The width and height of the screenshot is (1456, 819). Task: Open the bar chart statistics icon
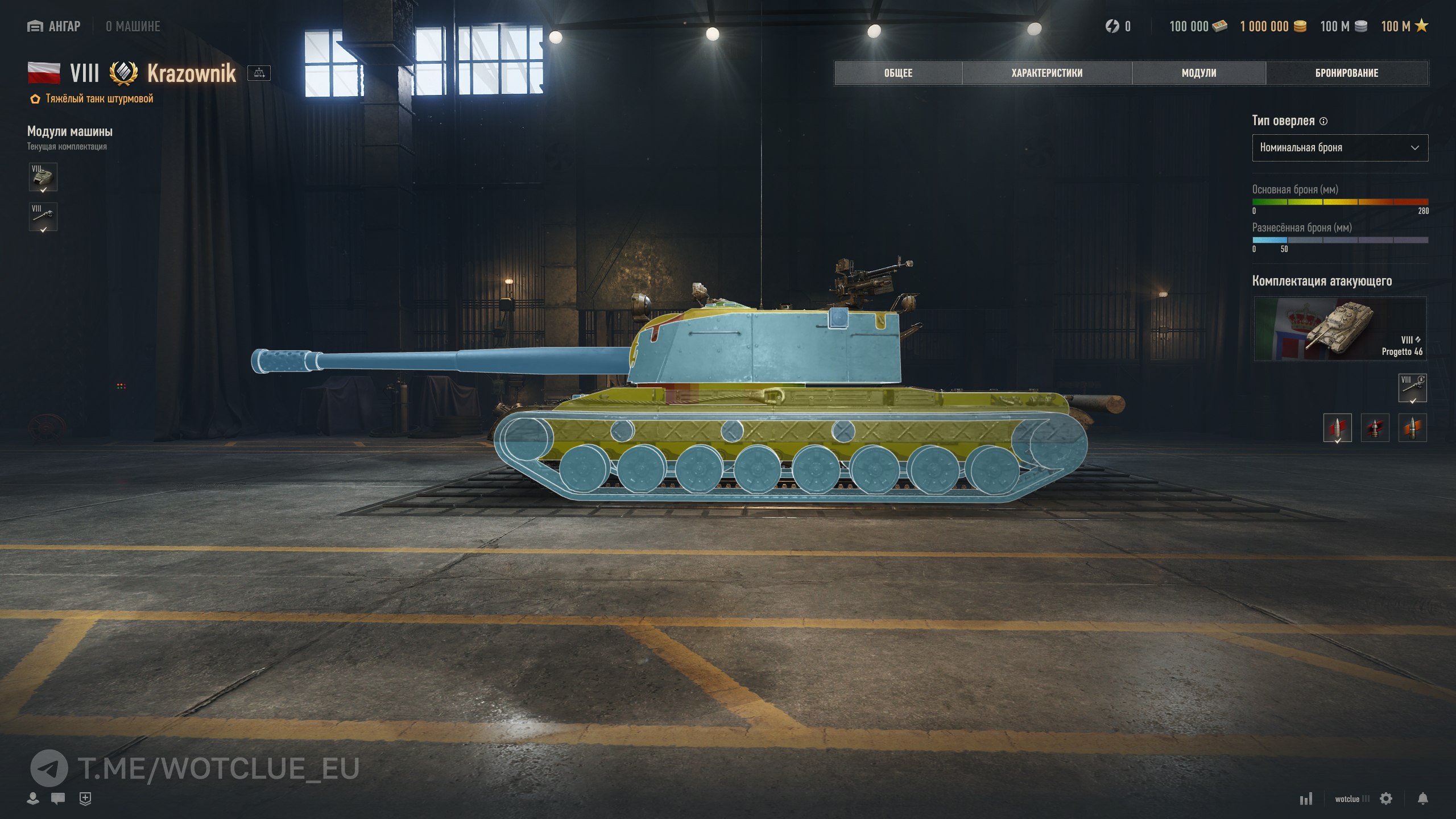coord(1306,799)
